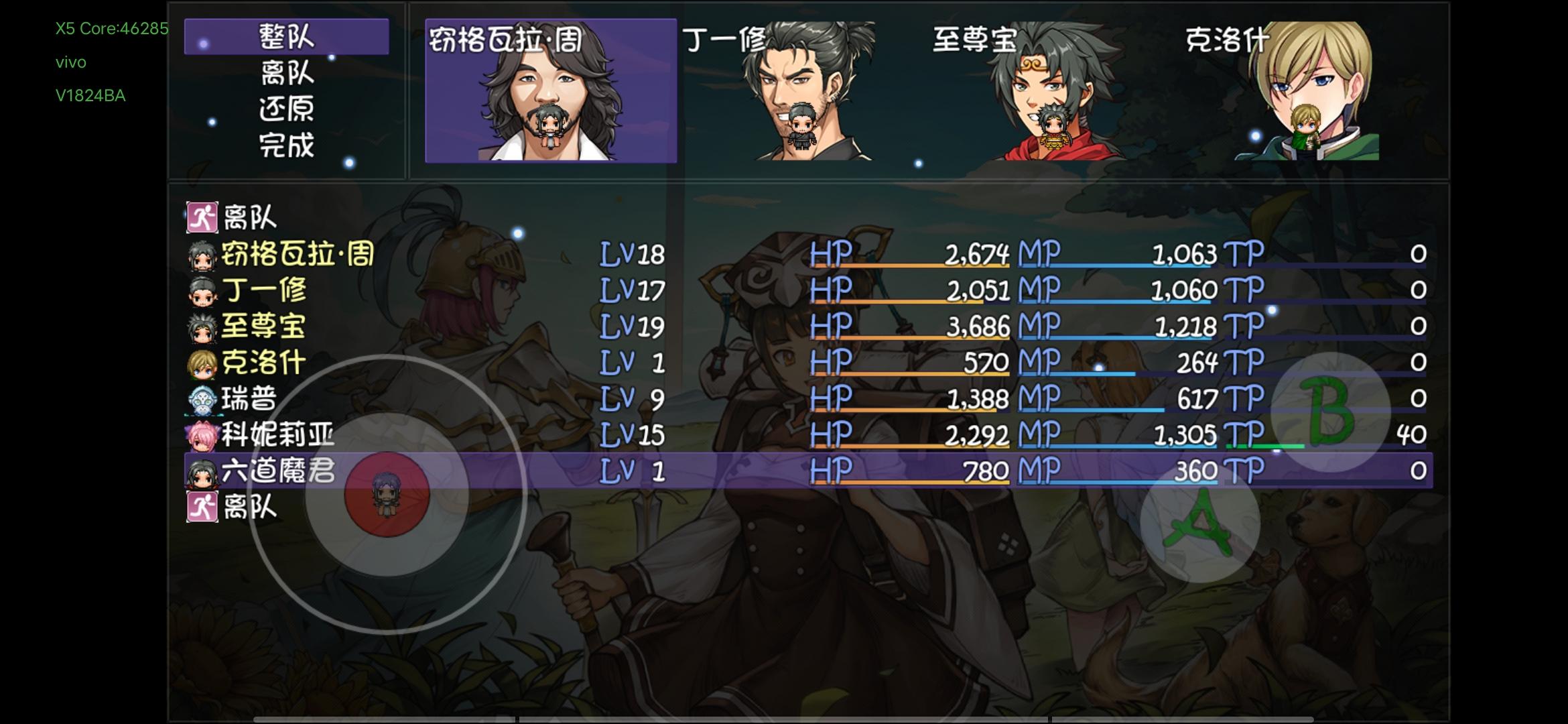Select 窃格瓦拉·周's character sprite icon
This screenshot has height=724, width=1568.
click(201, 255)
